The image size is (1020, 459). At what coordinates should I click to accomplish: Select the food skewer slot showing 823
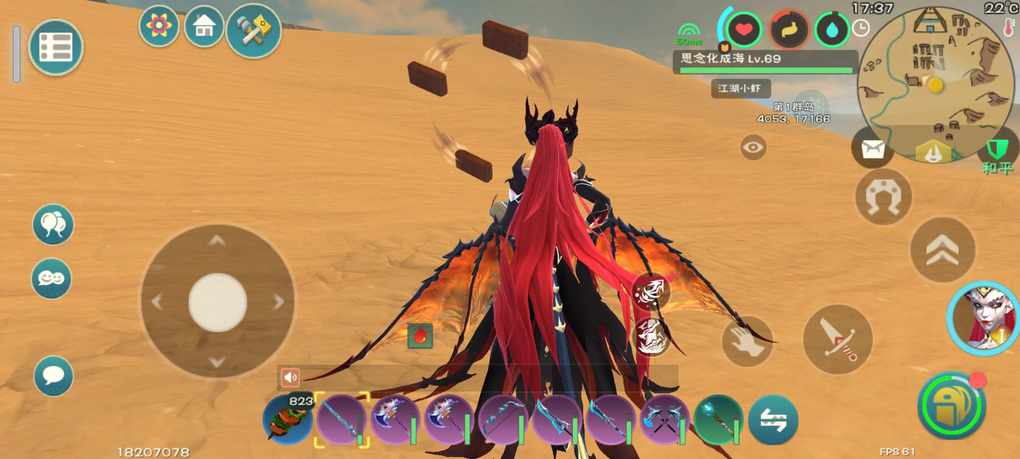(288, 419)
